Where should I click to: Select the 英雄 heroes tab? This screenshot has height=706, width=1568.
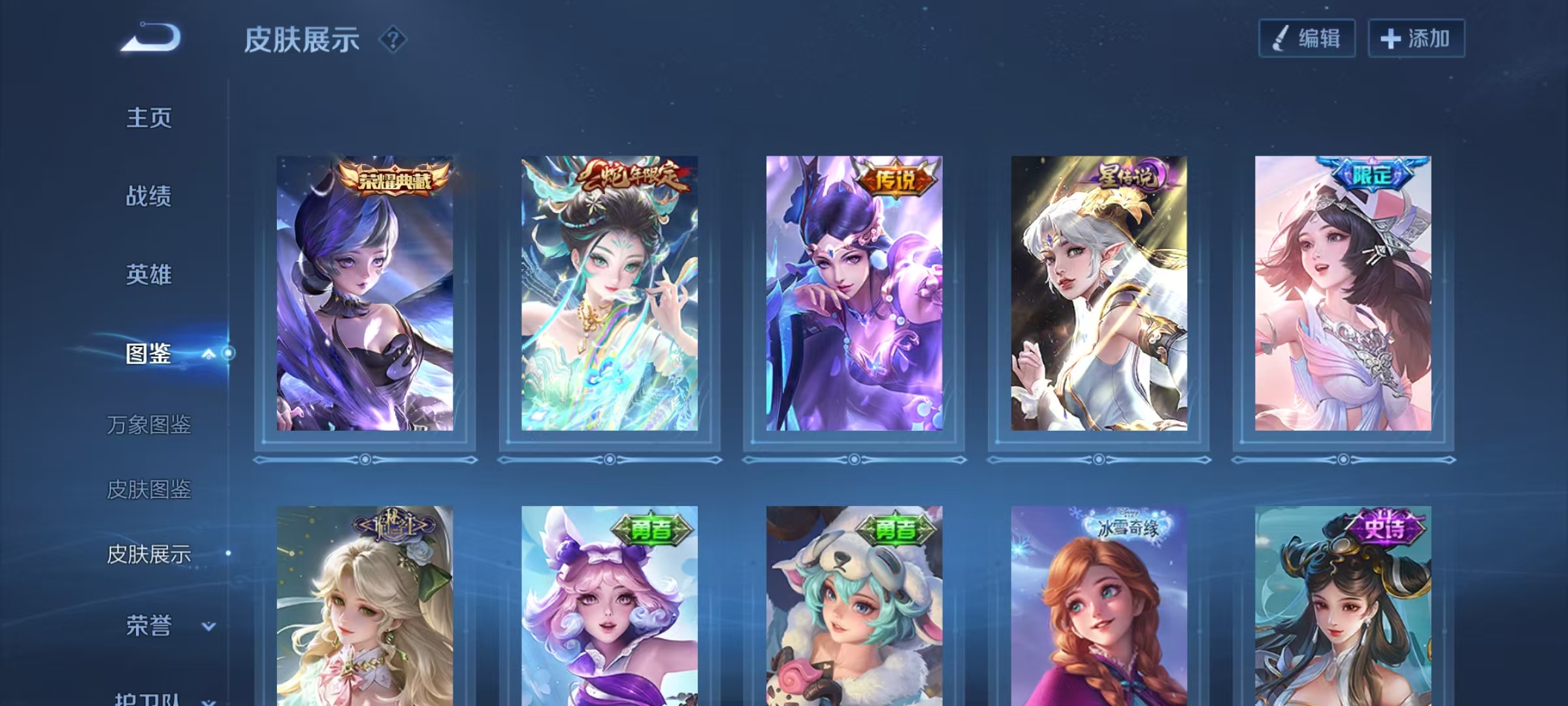pyautogui.click(x=149, y=275)
